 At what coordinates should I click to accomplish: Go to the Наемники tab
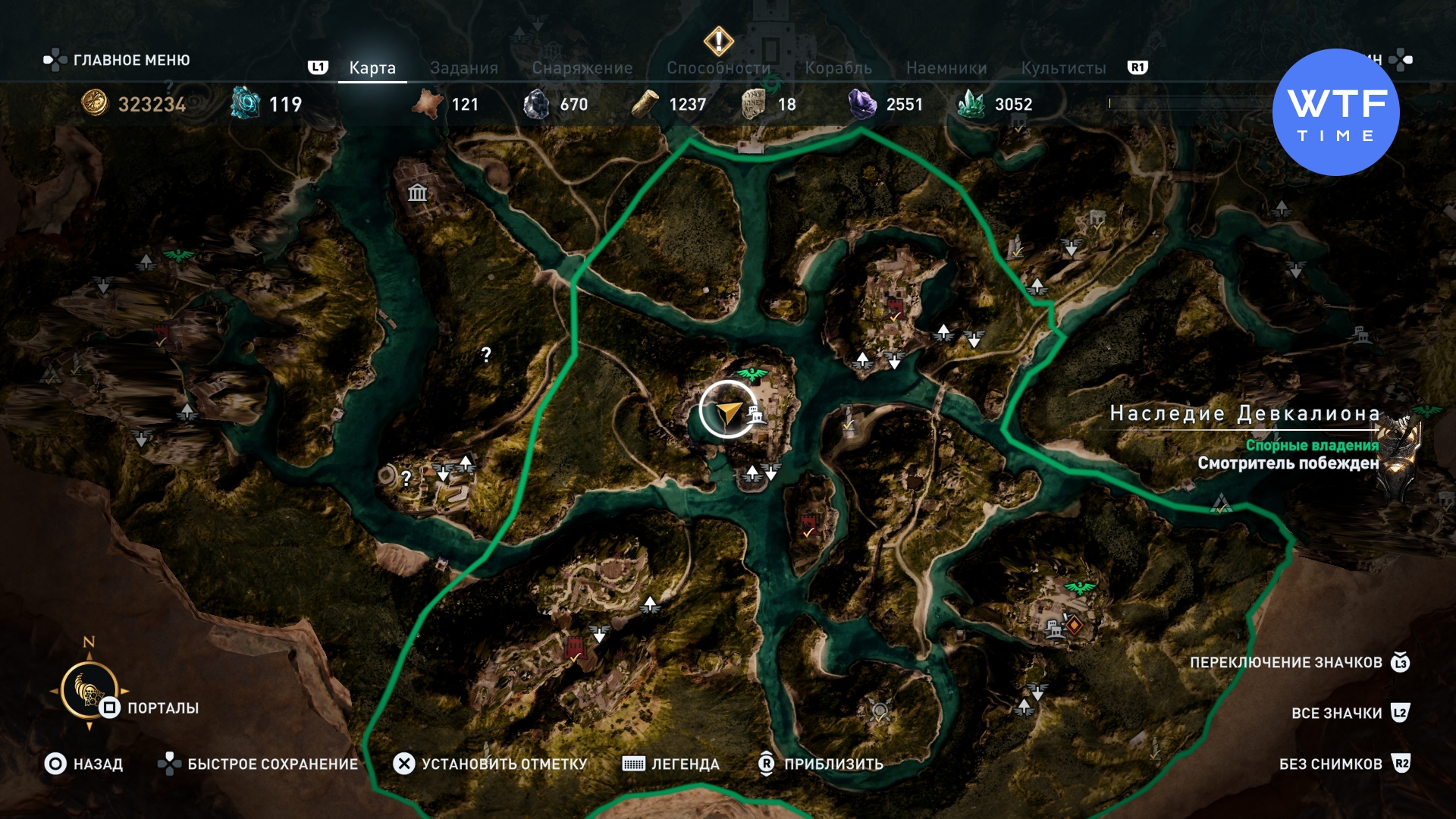(946, 68)
